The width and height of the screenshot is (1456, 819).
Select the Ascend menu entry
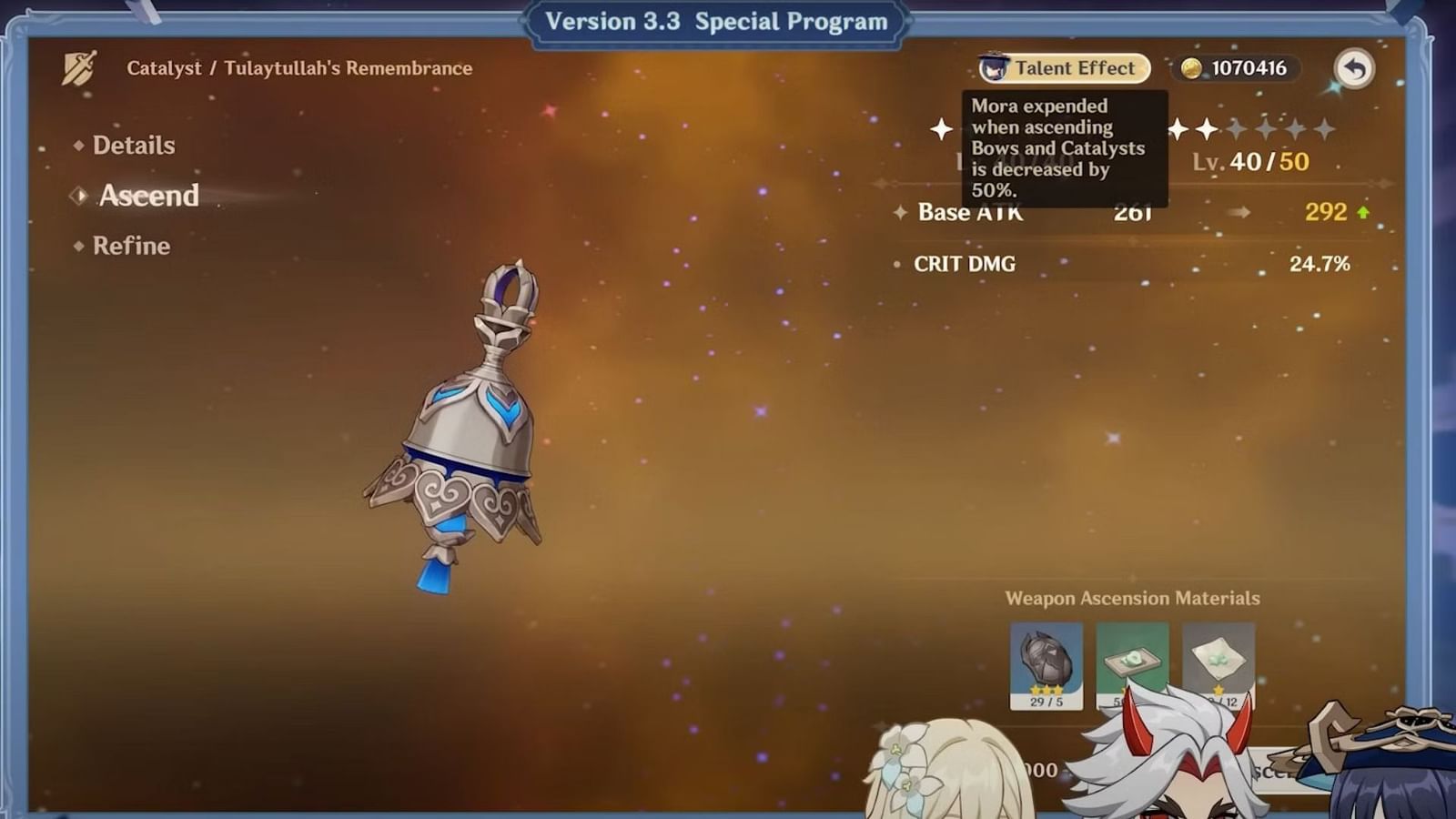(148, 197)
